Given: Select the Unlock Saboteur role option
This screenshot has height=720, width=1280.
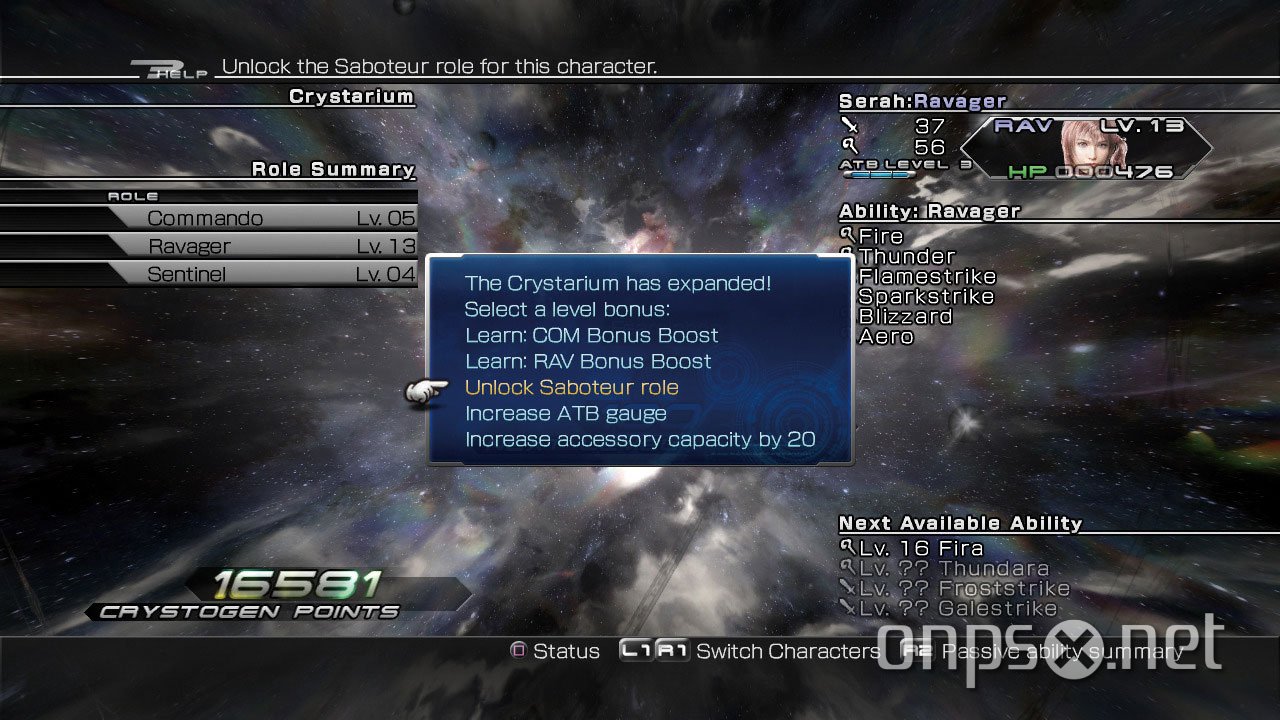Looking at the screenshot, I should (572, 387).
